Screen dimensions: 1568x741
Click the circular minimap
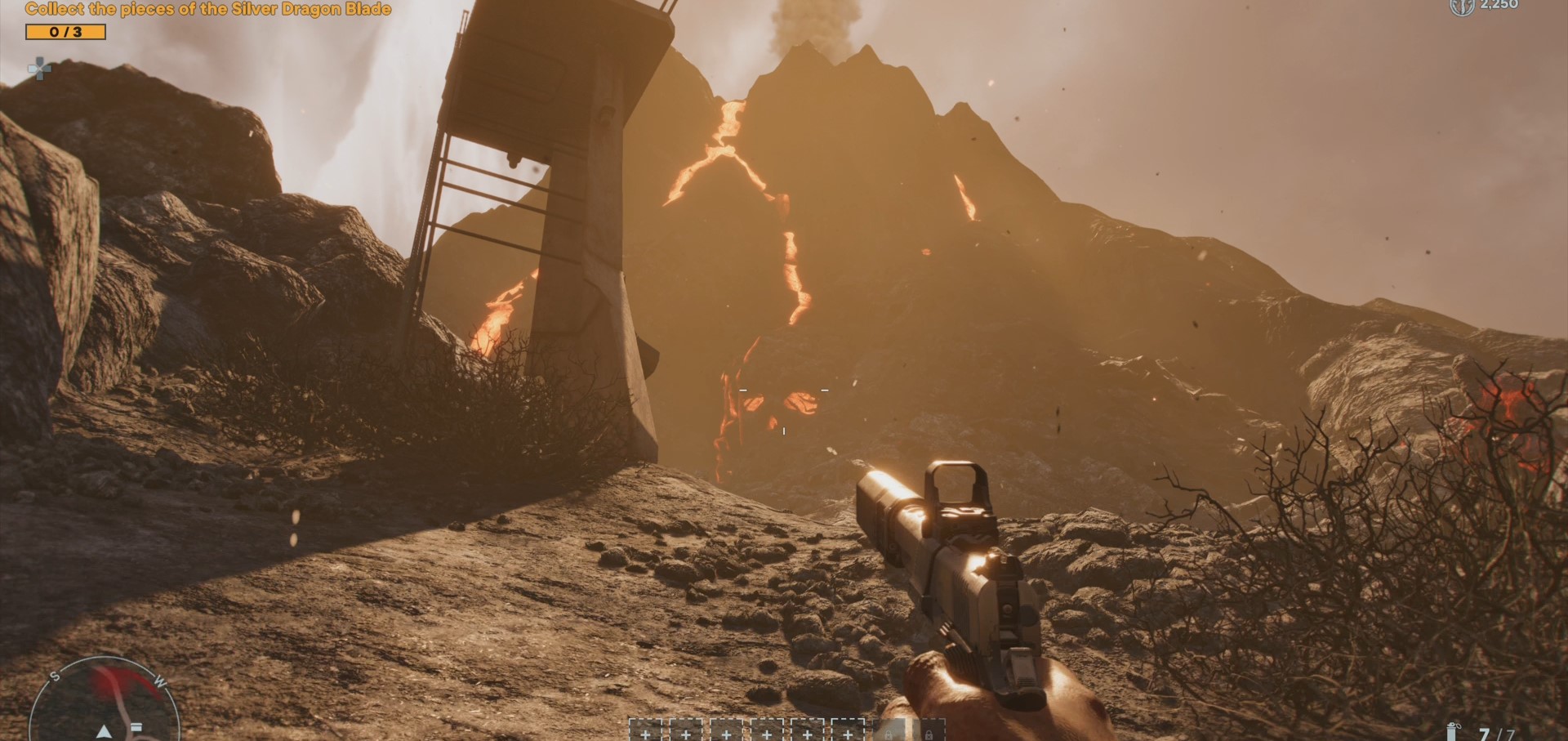tap(103, 703)
